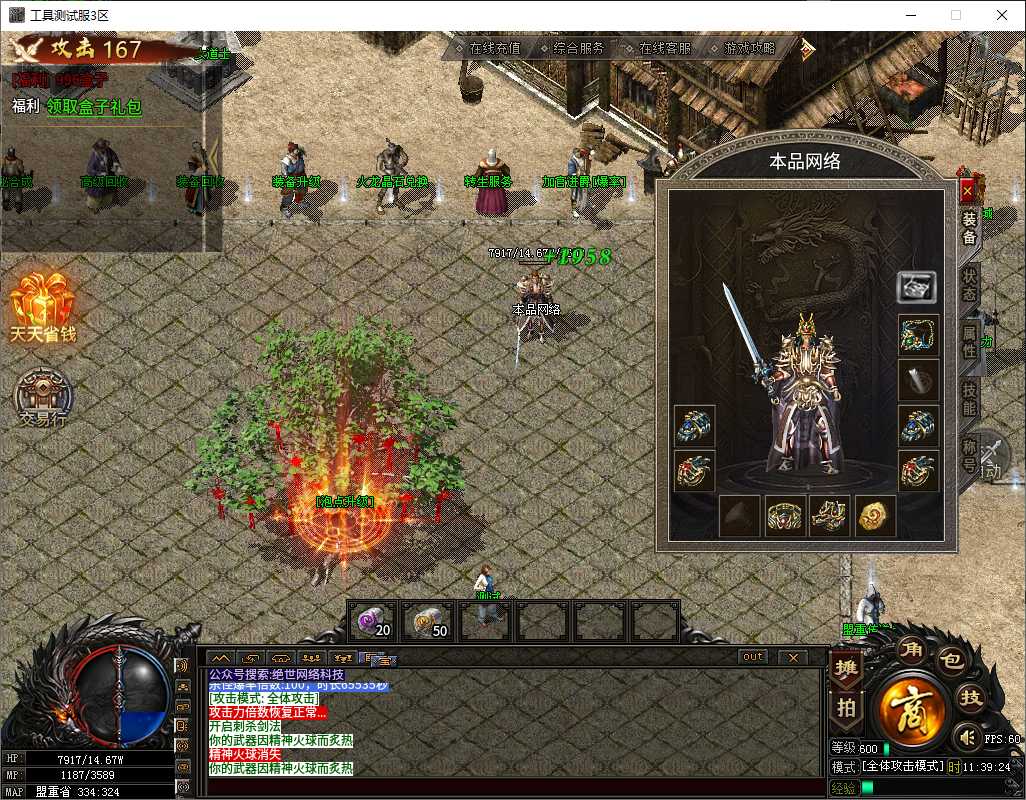Show the 技能 skills tab
Screen dimensions: 1026x800
[x=969, y=400]
